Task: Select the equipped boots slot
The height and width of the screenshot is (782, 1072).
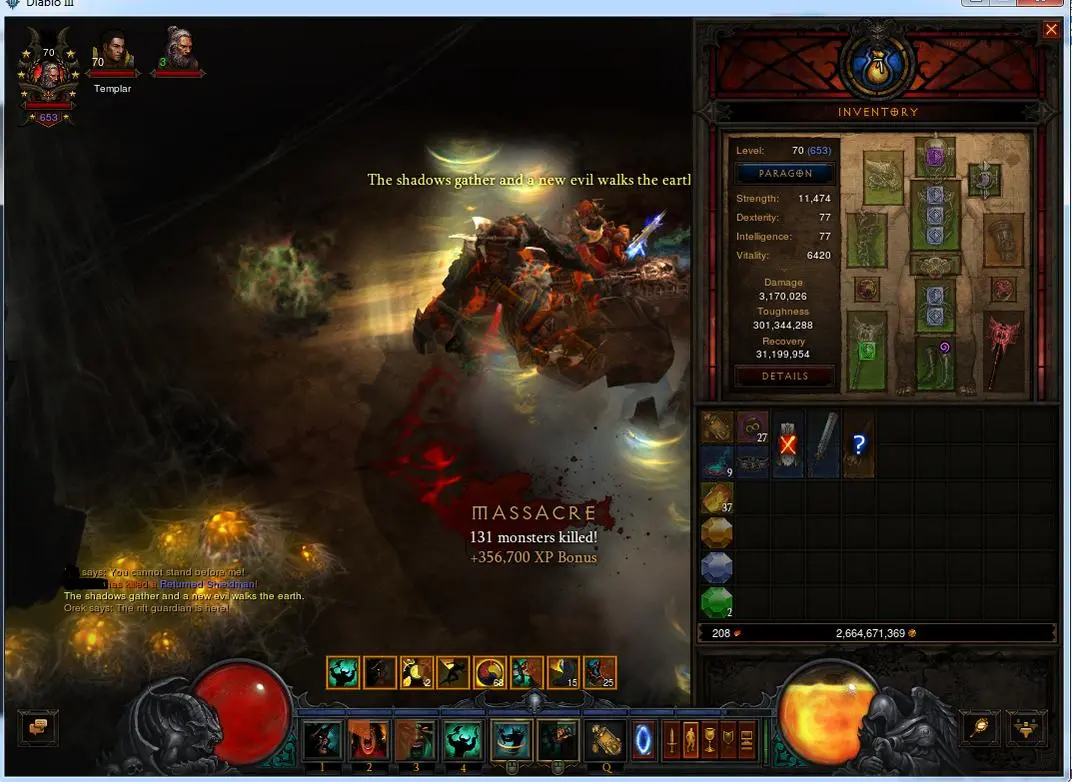Action: 935,361
